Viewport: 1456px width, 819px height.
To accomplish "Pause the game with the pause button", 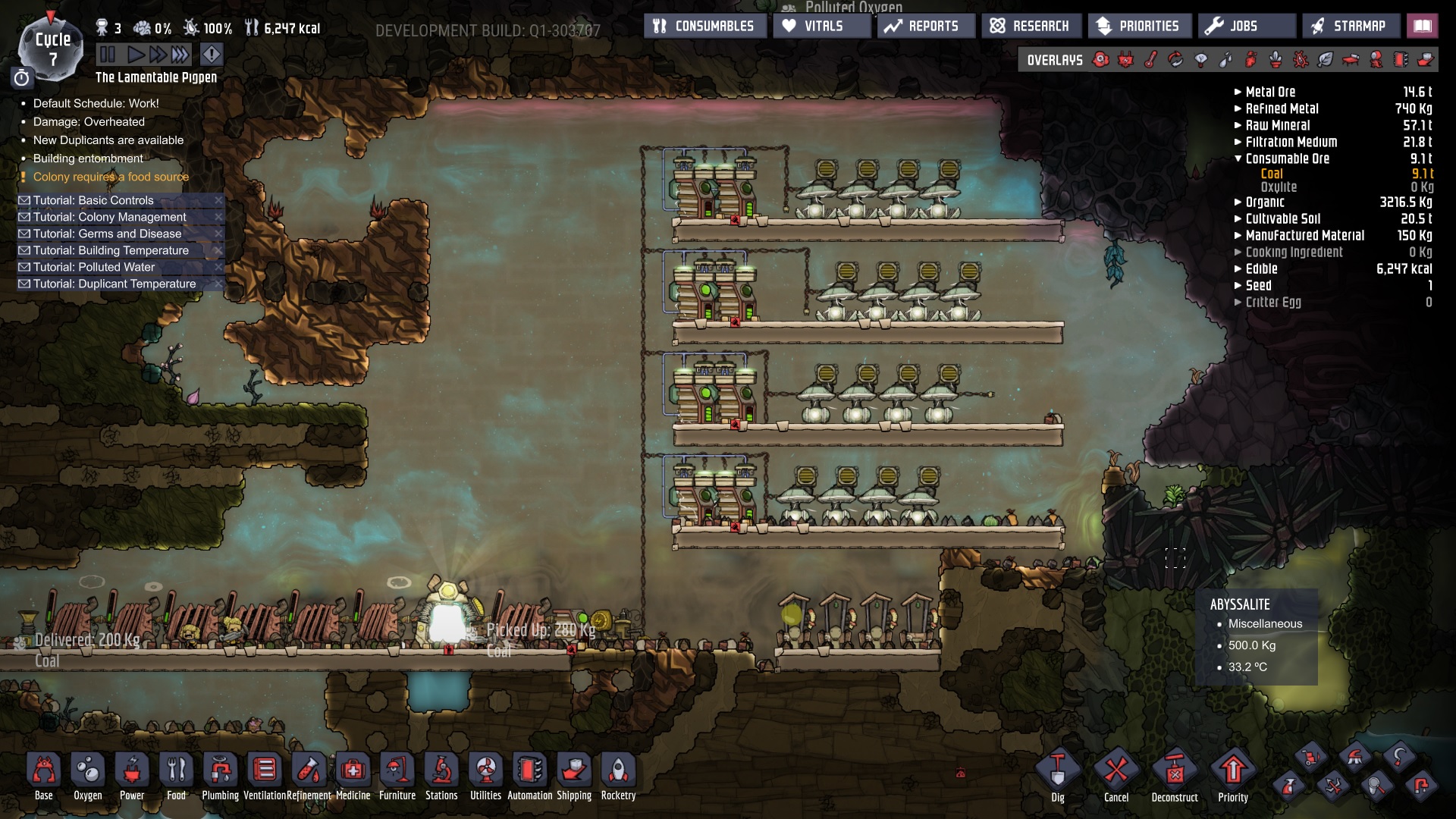I will [108, 55].
